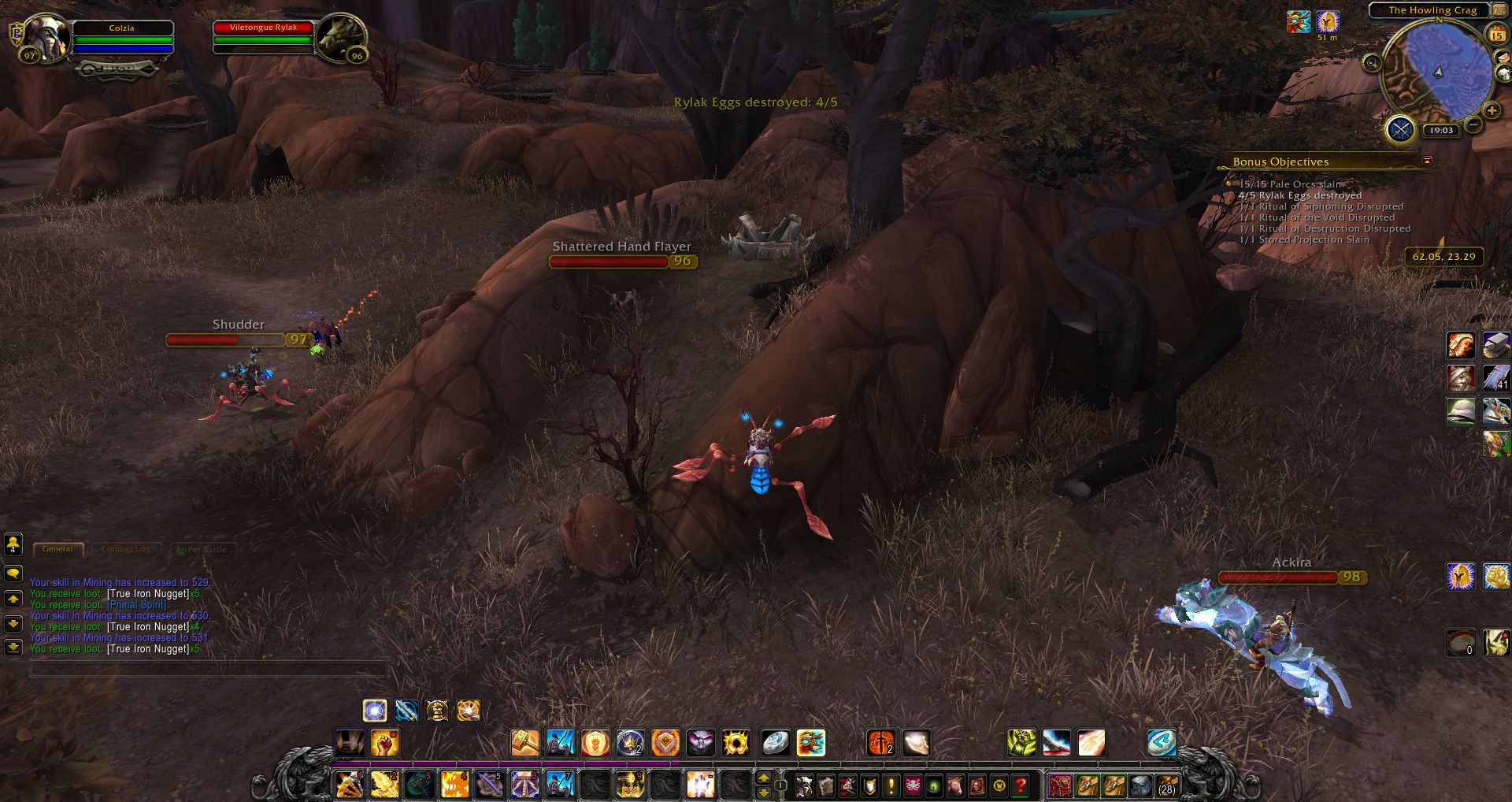Open the yellow exclamation quest log button

[x=891, y=785]
